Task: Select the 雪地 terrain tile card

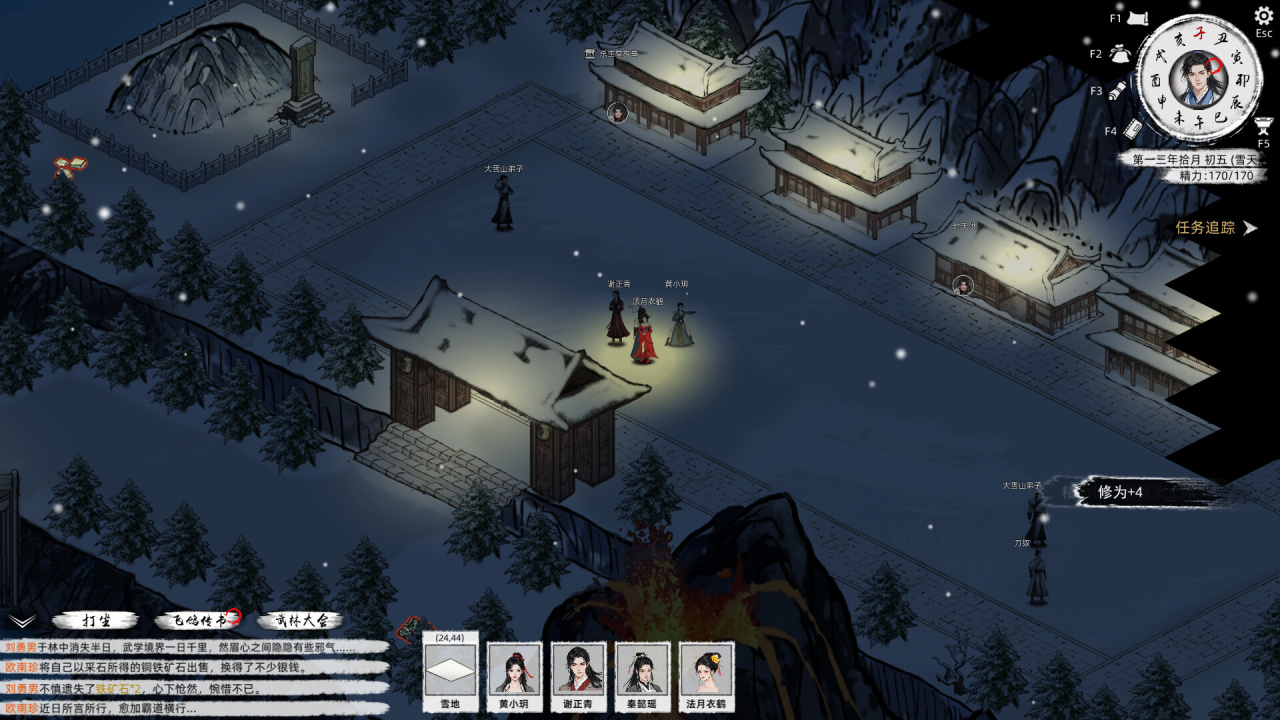Action: [450, 670]
